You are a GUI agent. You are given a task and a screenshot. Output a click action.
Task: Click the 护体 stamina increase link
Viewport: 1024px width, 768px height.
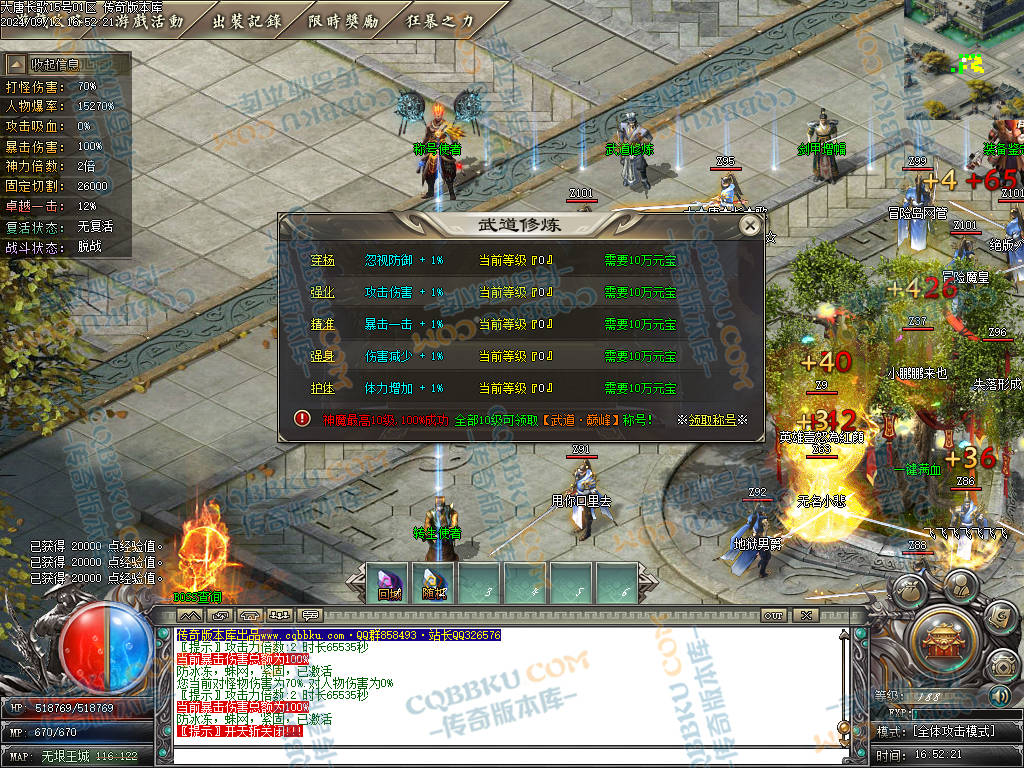point(322,388)
